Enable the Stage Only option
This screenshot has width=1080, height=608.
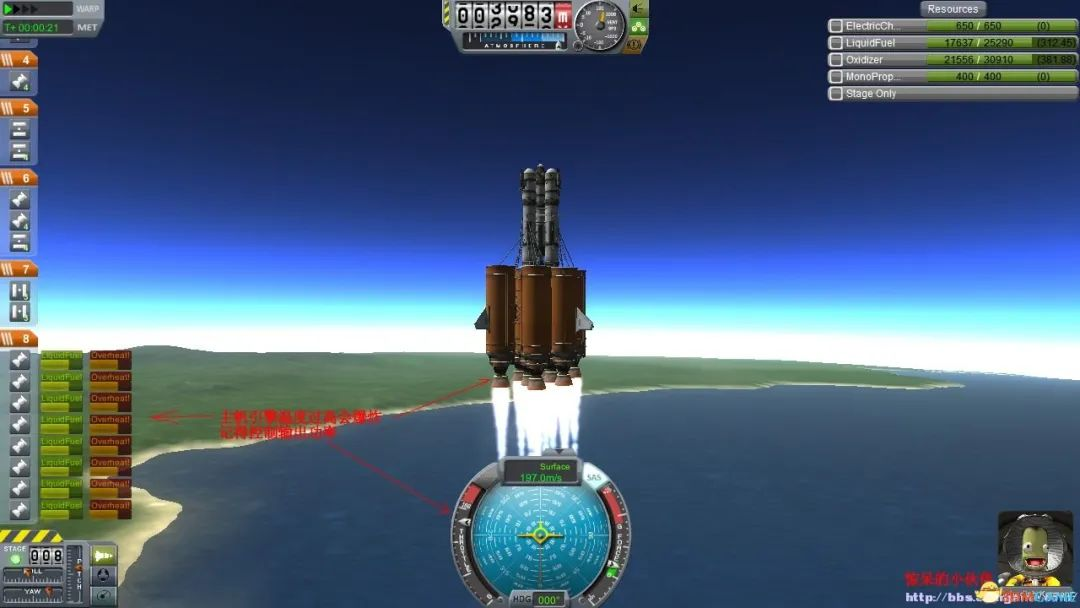pyautogui.click(x=836, y=94)
